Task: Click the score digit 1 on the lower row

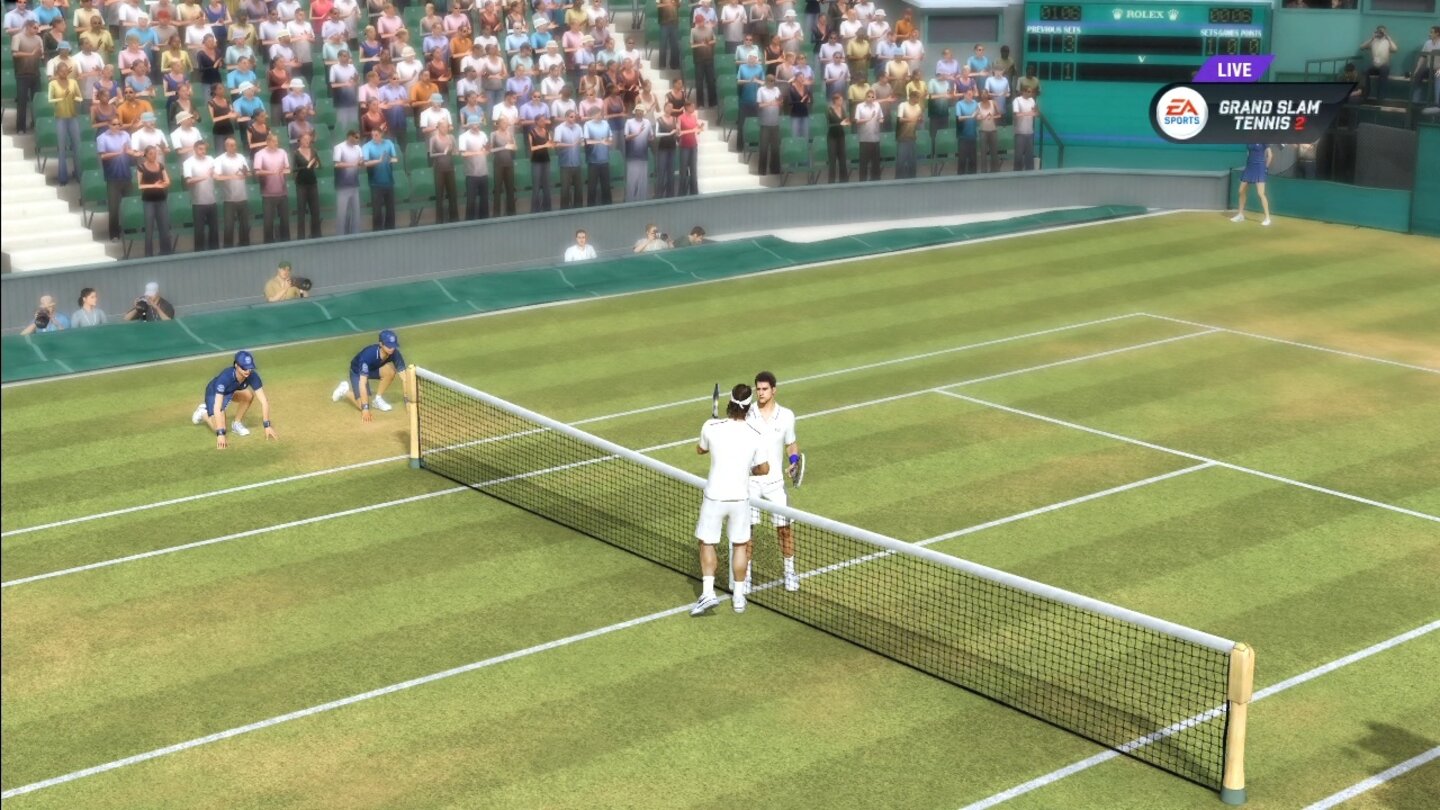Action: (x=1069, y=70)
